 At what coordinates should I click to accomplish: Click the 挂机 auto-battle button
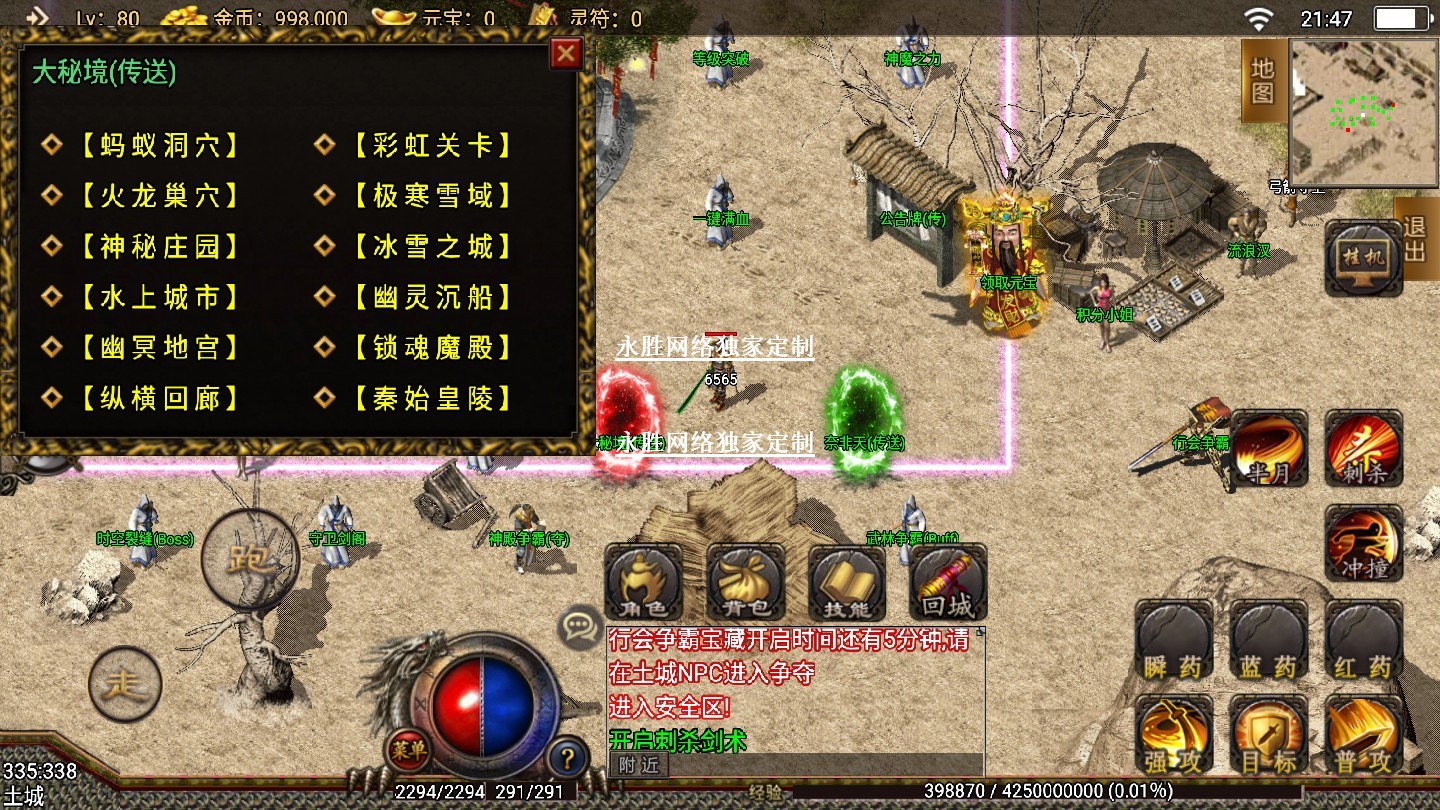pos(1363,258)
